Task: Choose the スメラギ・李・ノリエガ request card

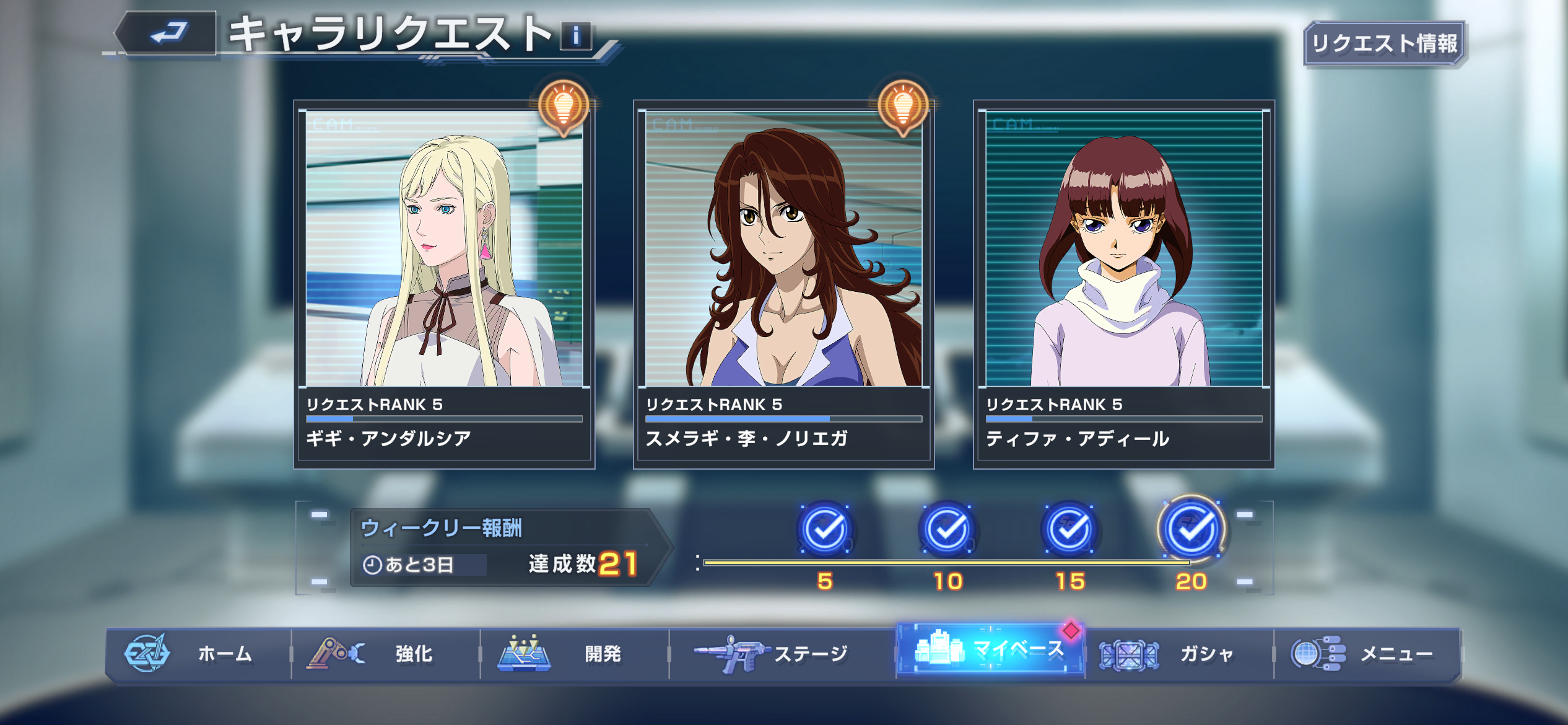Action: tap(783, 284)
